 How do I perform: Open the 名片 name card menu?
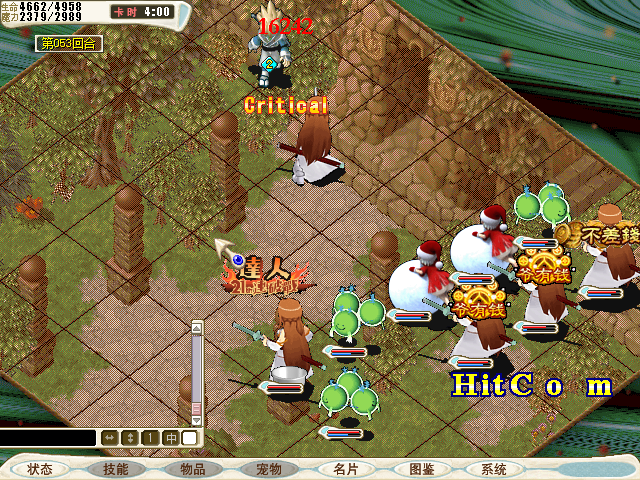coord(345,468)
